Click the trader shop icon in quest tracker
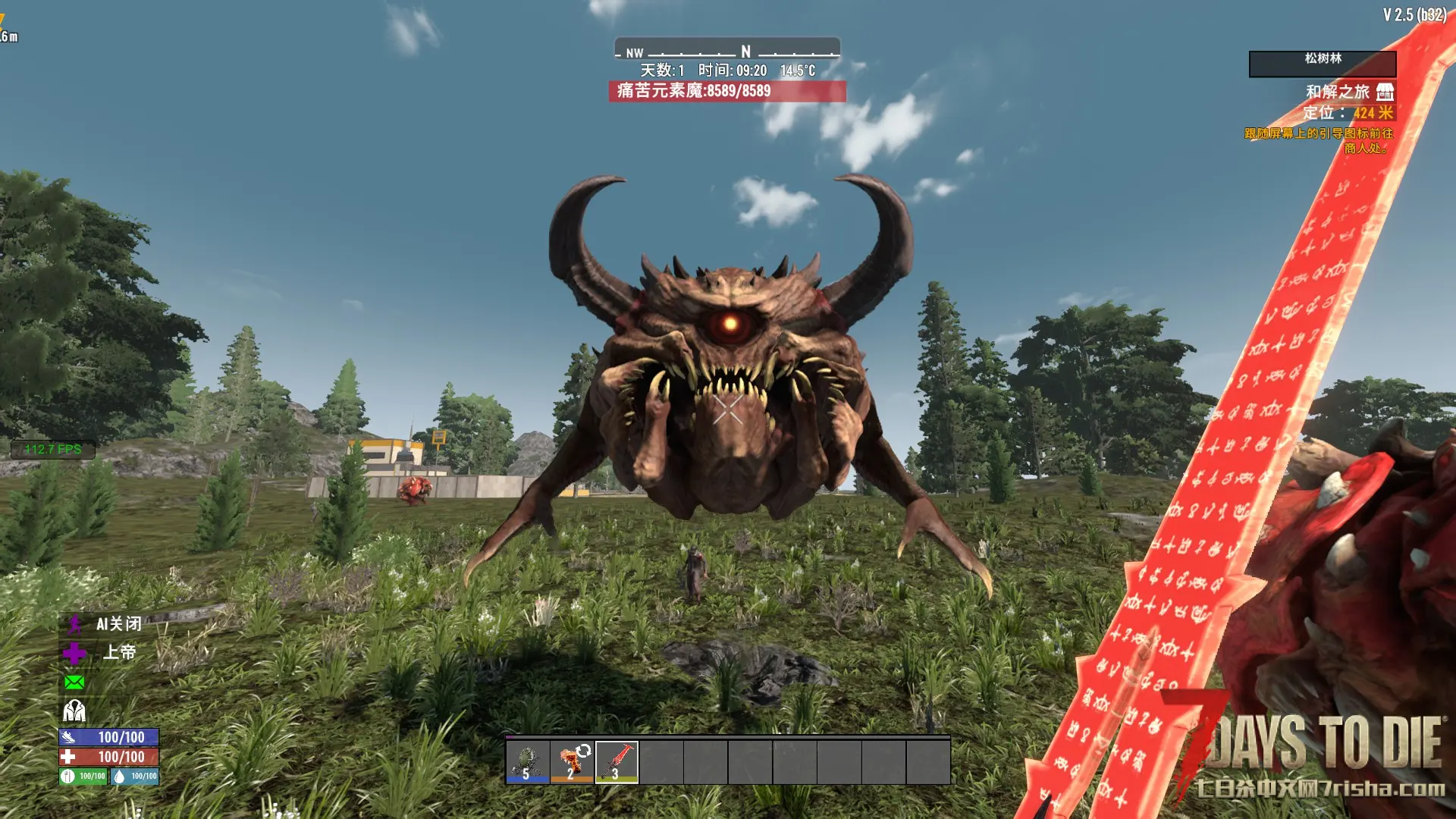Viewport: 1456px width, 819px height. point(1385,92)
